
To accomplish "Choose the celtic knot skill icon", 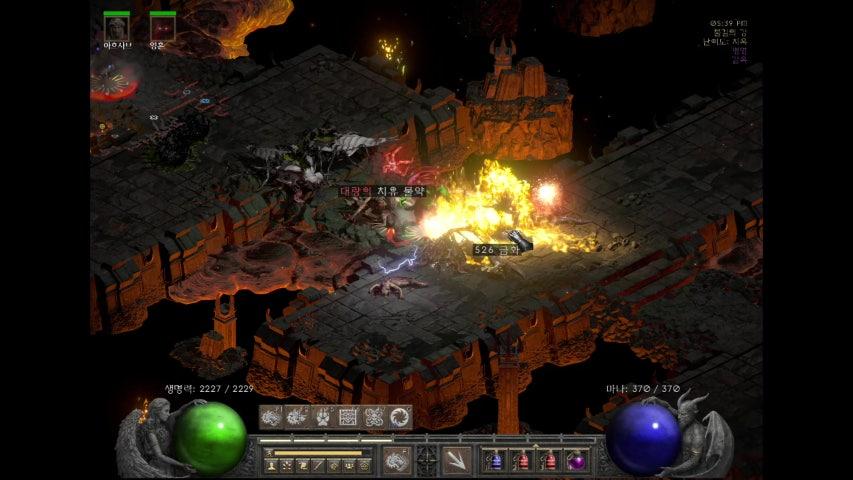I will tap(374, 417).
